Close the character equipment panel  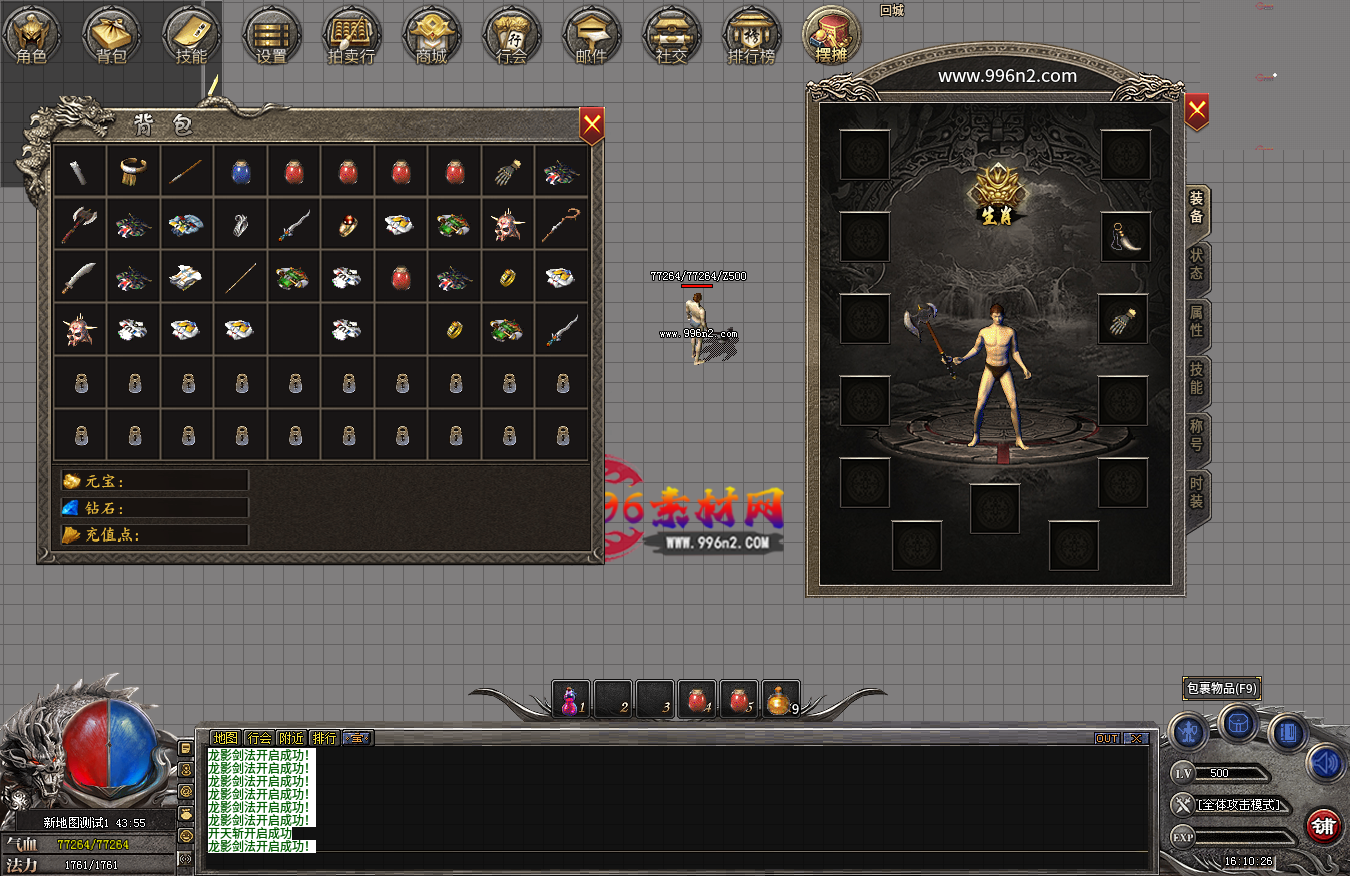pyautogui.click(x=1196, y=111)
